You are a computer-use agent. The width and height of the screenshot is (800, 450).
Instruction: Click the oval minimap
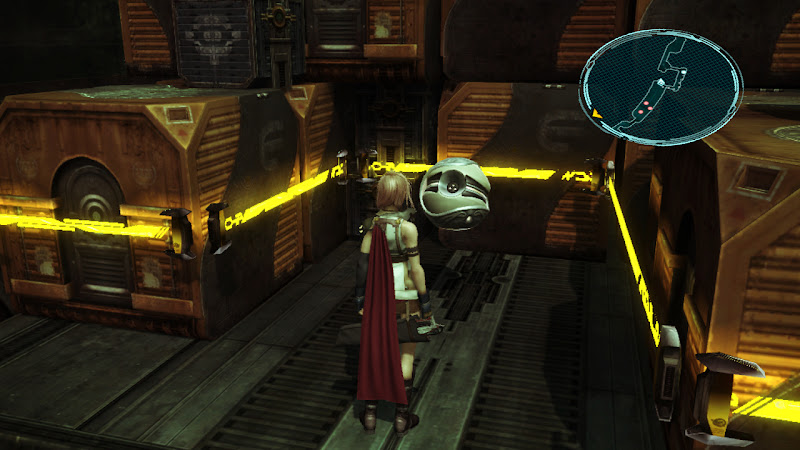point(661,86)
